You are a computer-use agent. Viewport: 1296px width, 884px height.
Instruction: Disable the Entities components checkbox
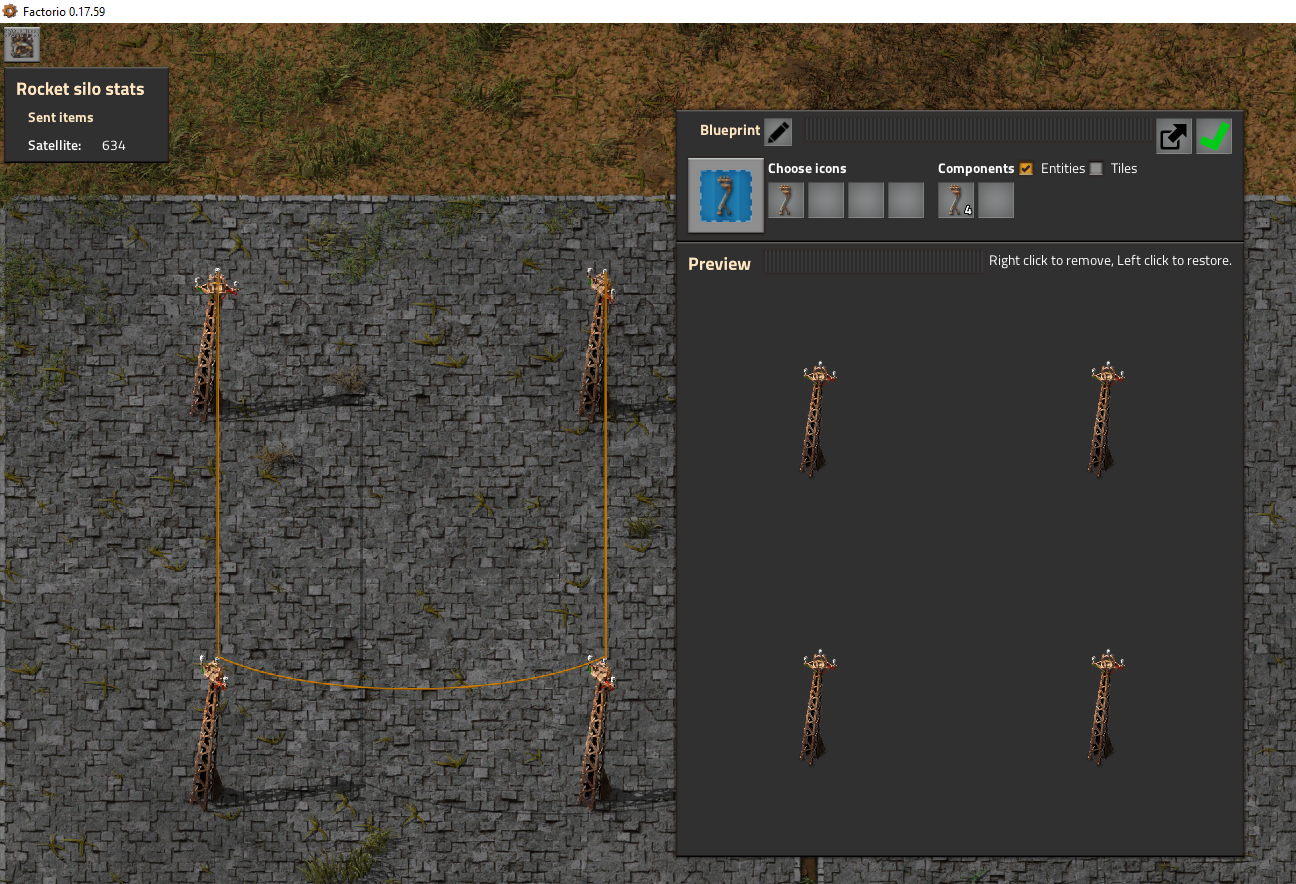(1025, 168)
